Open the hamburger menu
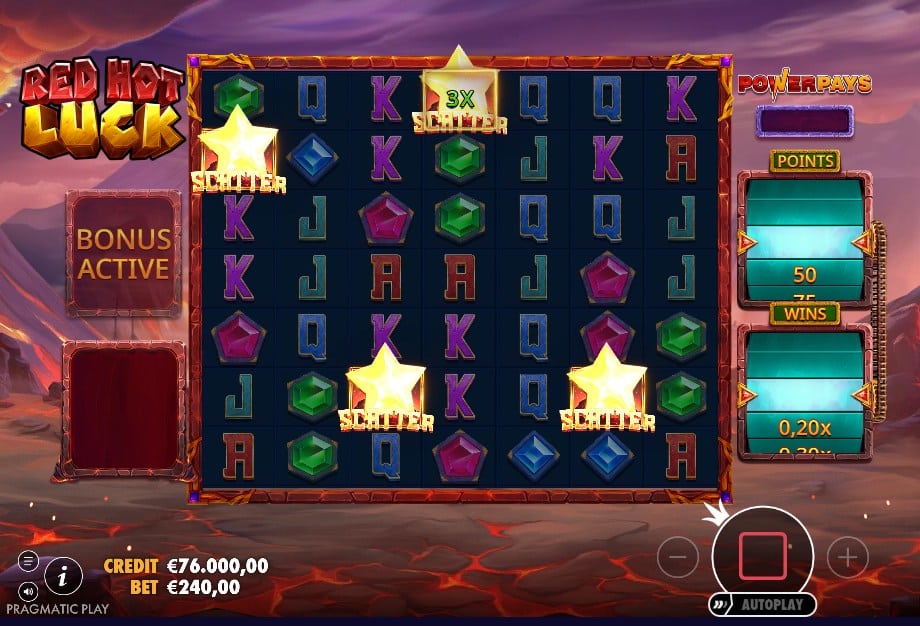 28,560
